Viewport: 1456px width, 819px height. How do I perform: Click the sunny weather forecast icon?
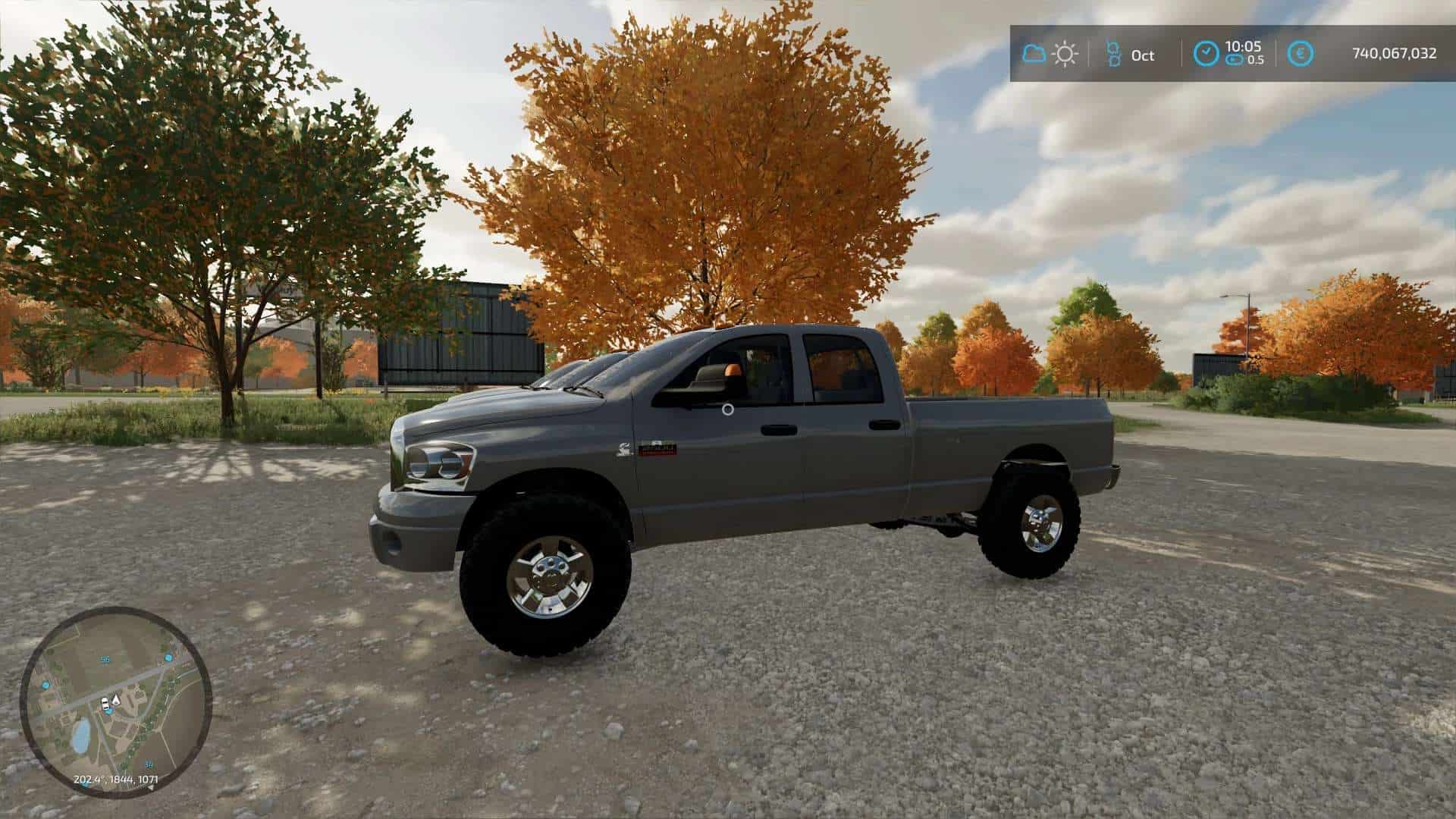point(1065,54)
